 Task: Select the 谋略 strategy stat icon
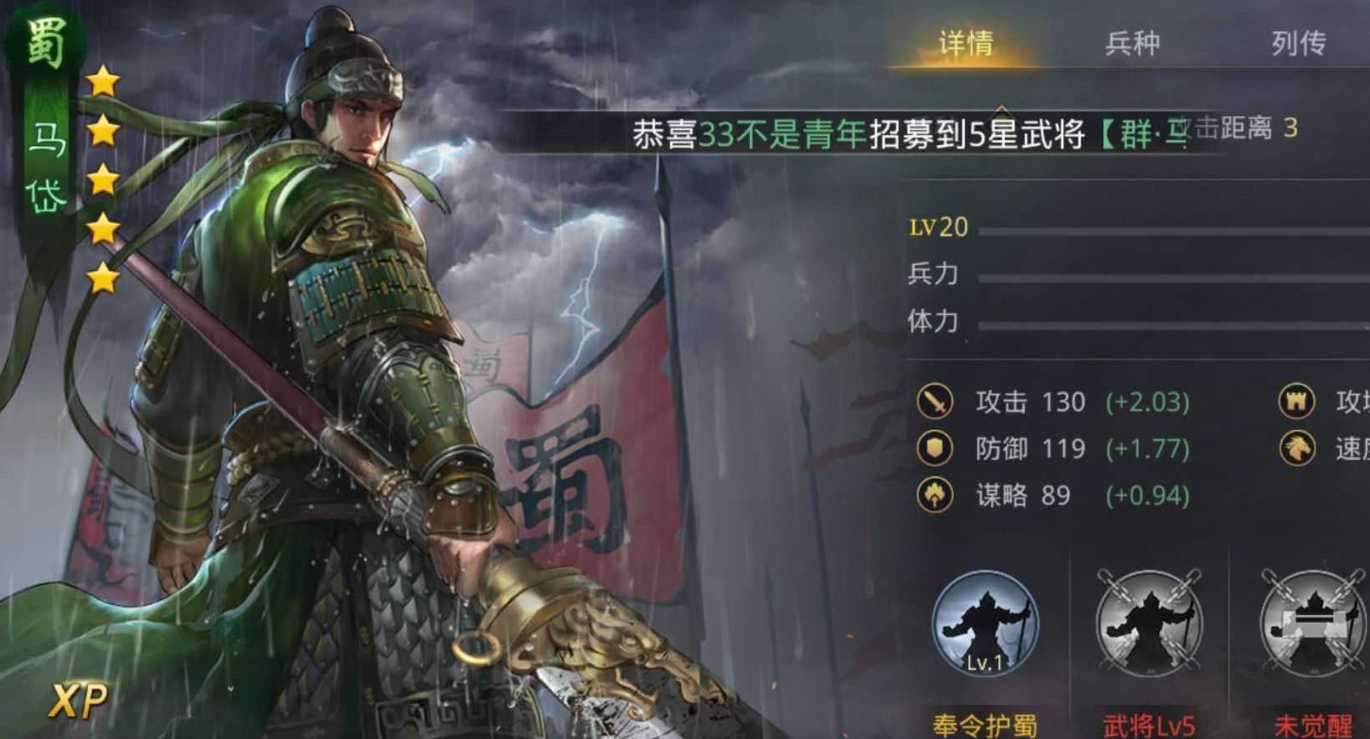pyautogui.click(x=936, y=494)
